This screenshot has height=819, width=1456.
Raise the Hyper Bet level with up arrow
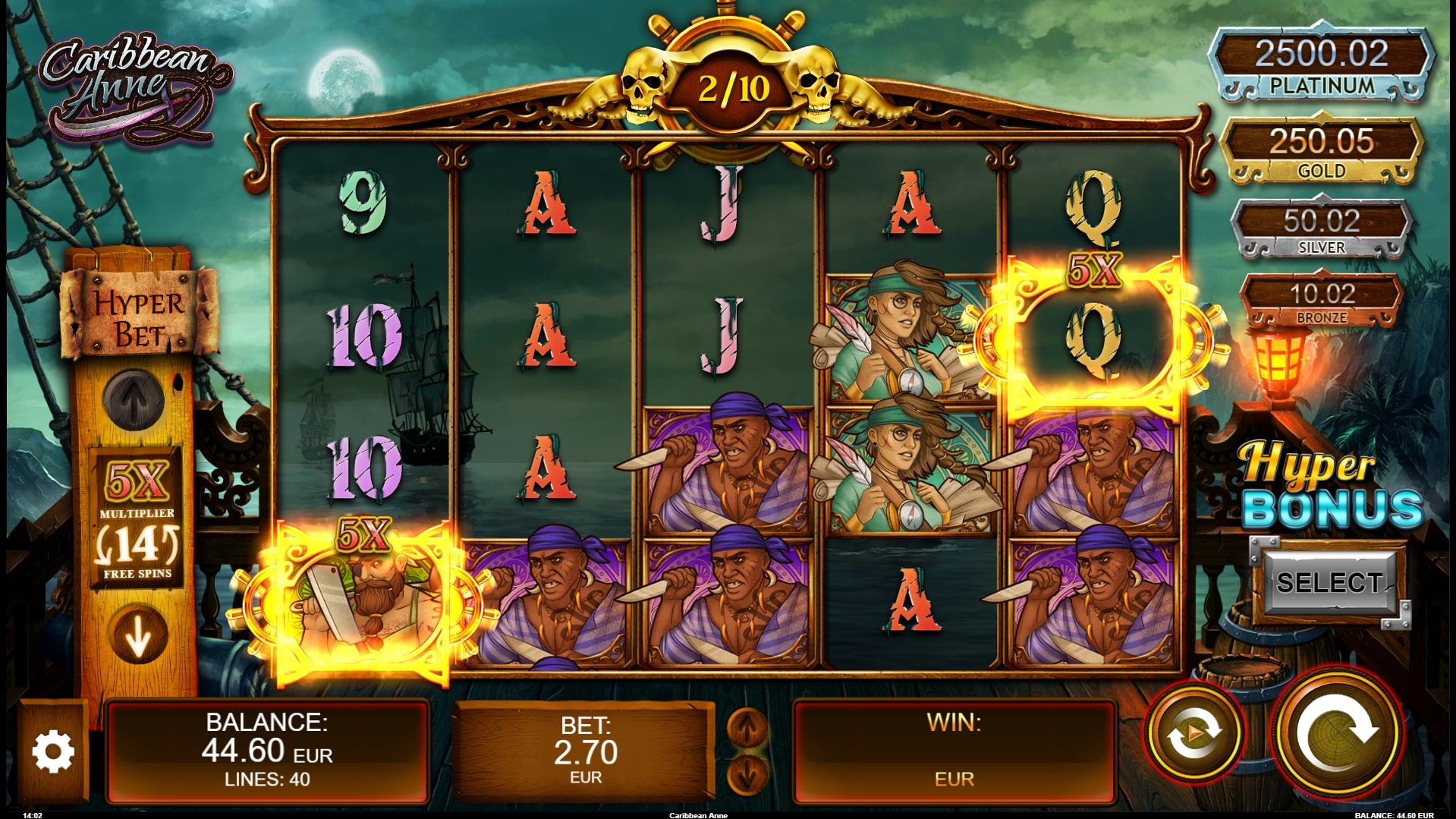pyautogui.click(x=134, y=400)
